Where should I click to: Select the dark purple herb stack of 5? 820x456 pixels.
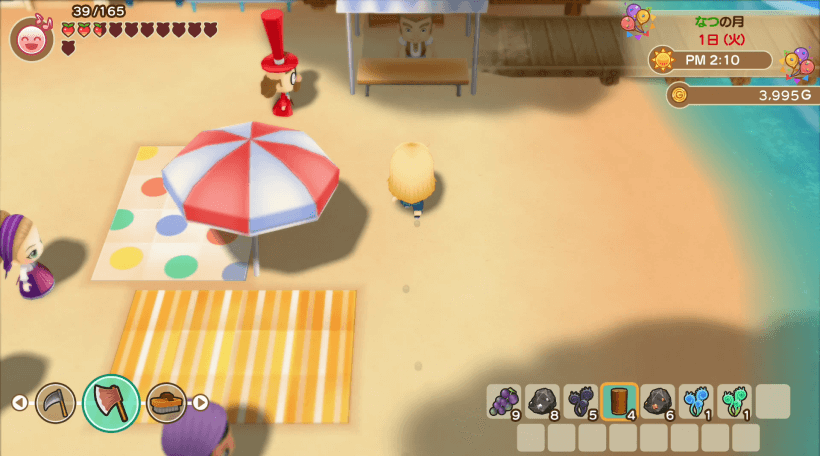point(580,401)
